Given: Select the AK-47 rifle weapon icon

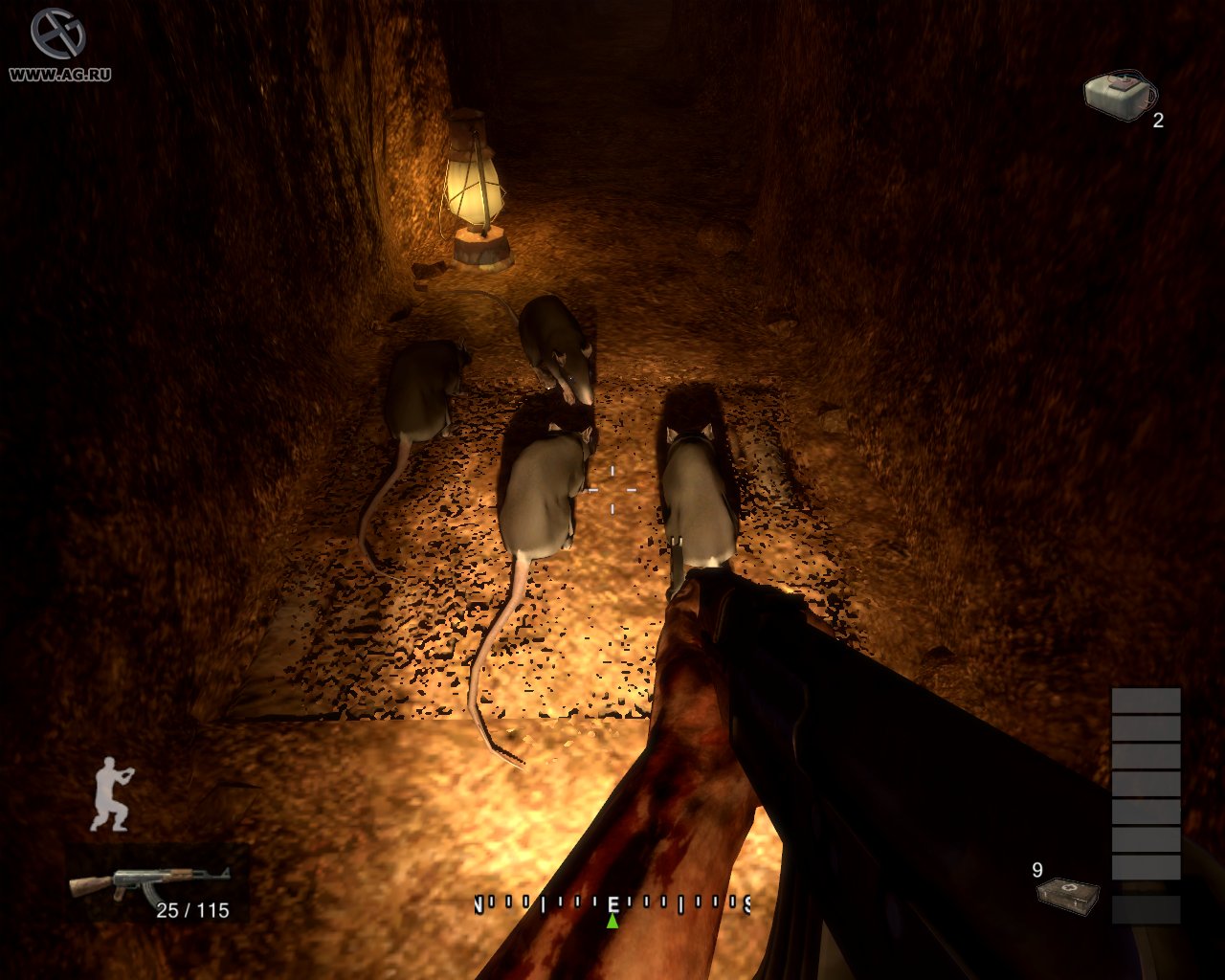Looking at the screenshot, I should coord(149,883).
